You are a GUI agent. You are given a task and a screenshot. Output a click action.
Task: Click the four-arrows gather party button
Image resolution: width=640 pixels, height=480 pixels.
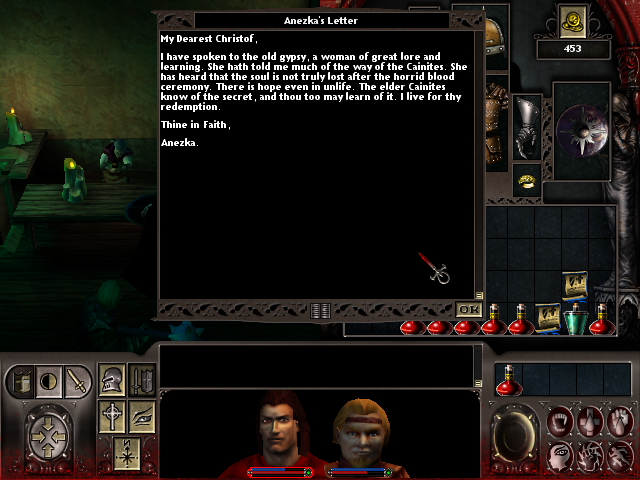[48, 437]
